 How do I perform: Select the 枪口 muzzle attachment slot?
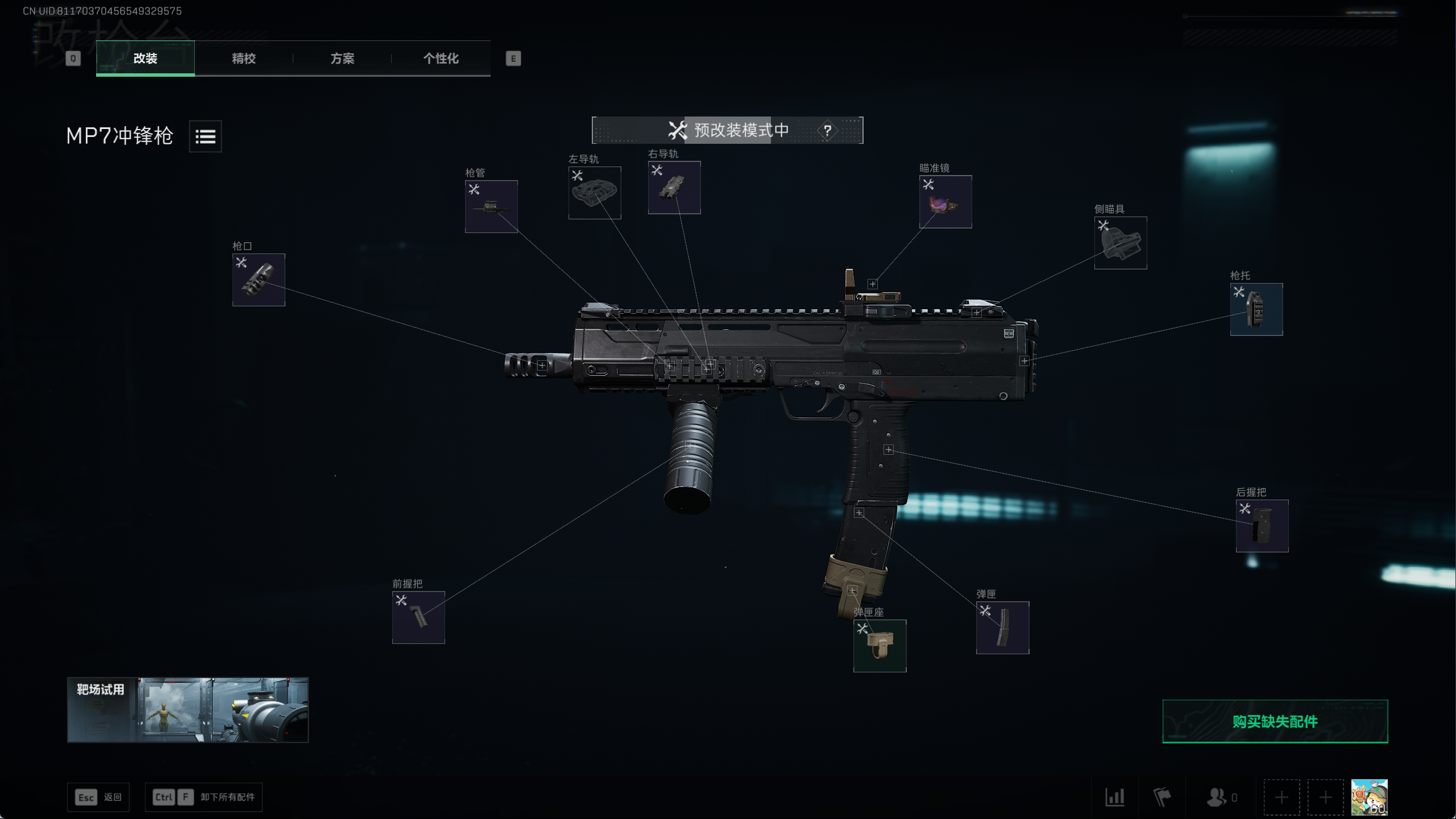[259, 280]
